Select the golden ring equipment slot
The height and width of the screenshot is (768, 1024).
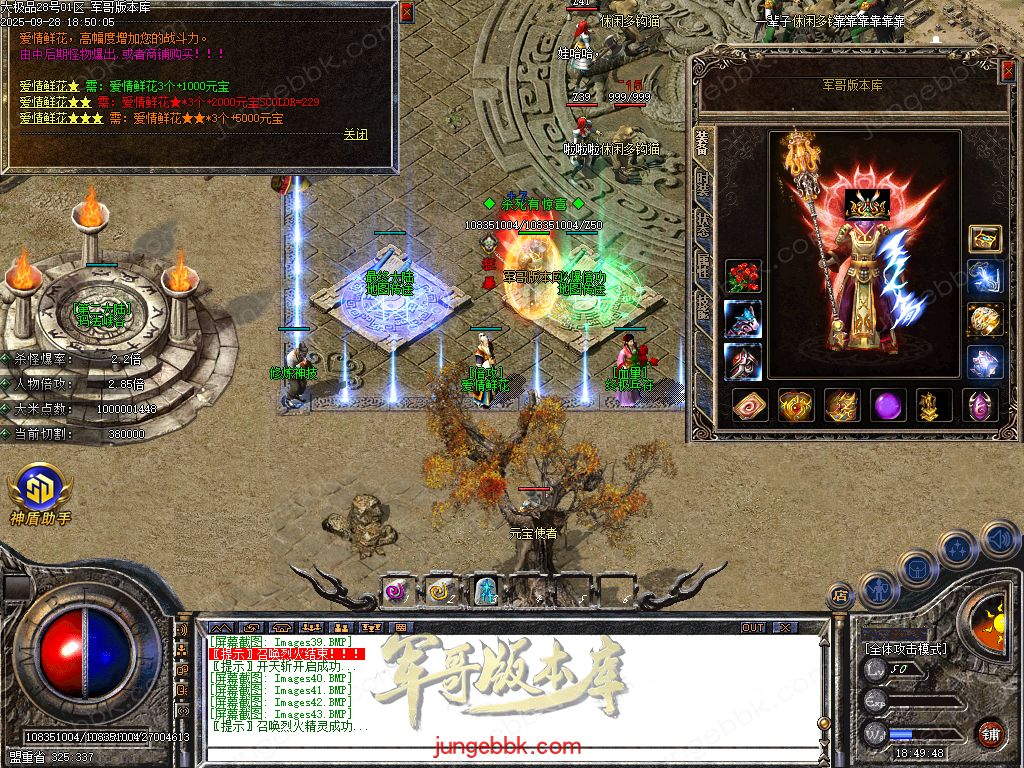click(x=985, y=318)
